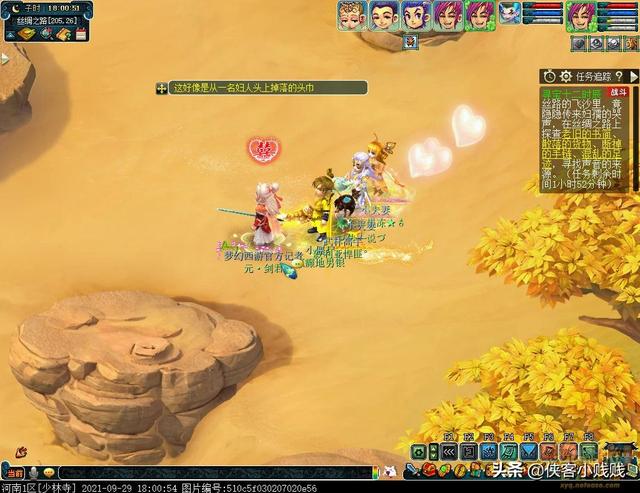Open the player's own character portrait
The height and width of the screenshot is (493, 640).
tap(580, 16)
